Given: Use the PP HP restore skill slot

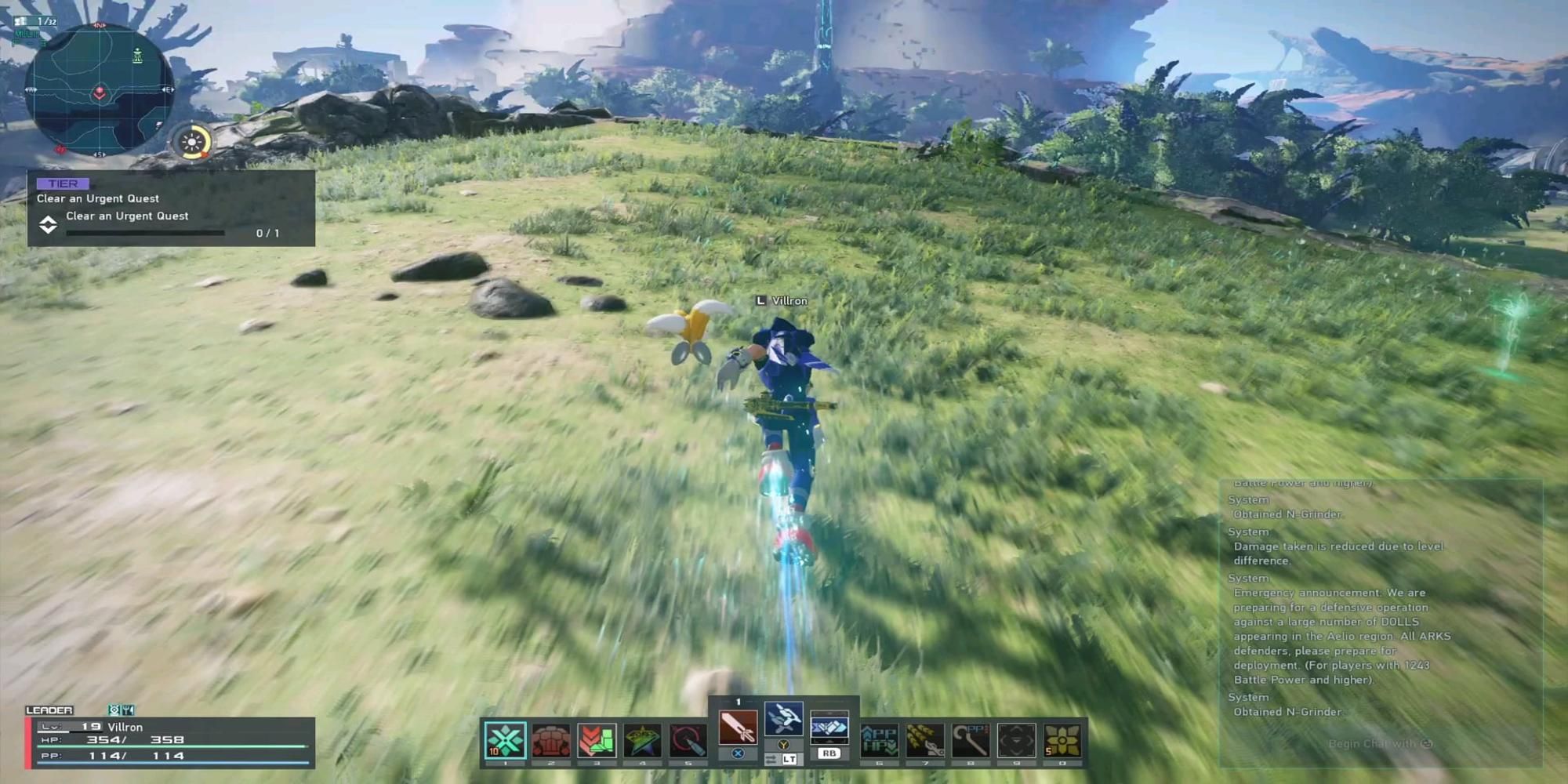Looking at the screenshot, I should 879,740.
